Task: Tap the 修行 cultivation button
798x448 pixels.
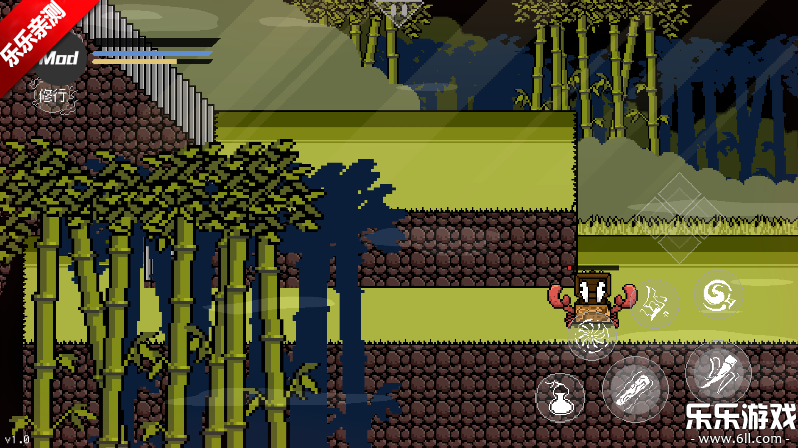Action: [53, 98]
